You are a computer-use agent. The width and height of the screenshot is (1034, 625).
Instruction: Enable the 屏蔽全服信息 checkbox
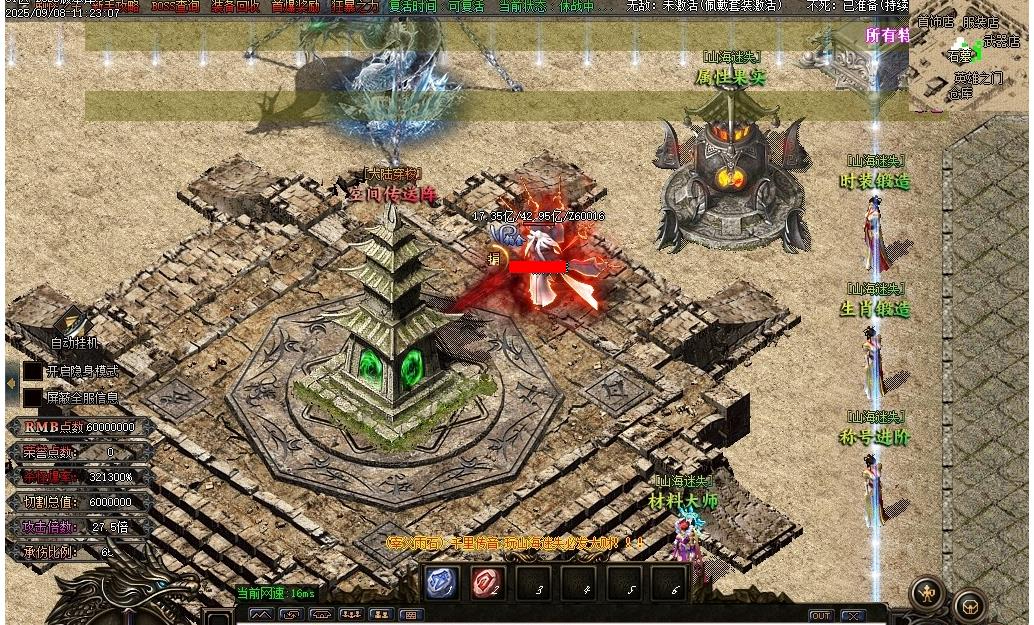coord(33,397)
